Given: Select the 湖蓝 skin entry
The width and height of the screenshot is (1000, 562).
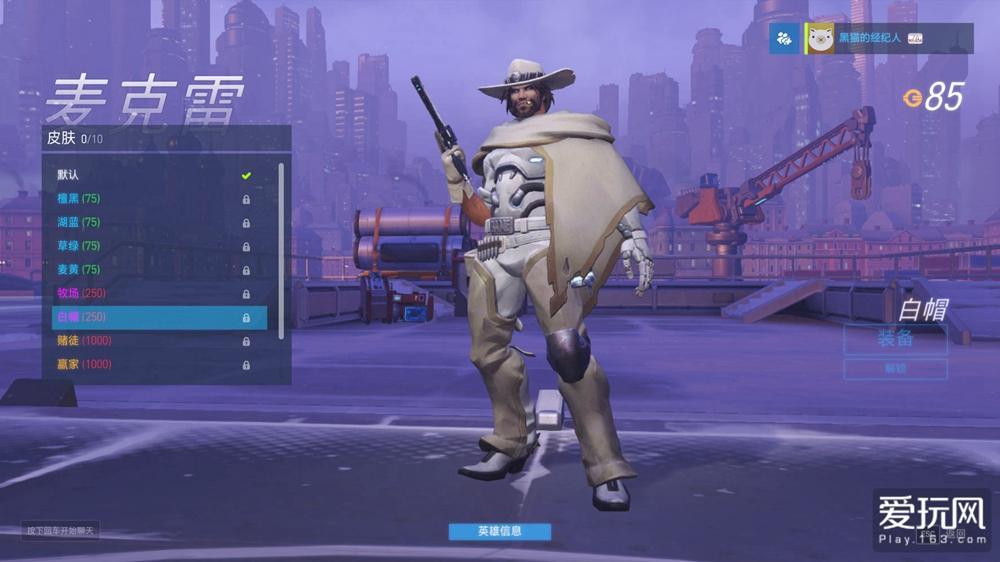Looking at the screenshot, I should pyautogui.click(x=150, y=223).
